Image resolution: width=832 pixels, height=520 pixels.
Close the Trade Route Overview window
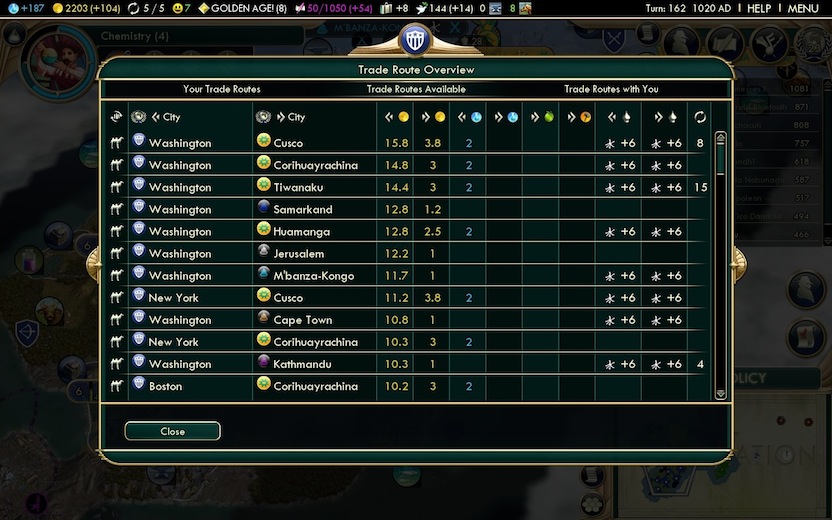[x=172, y=431]
